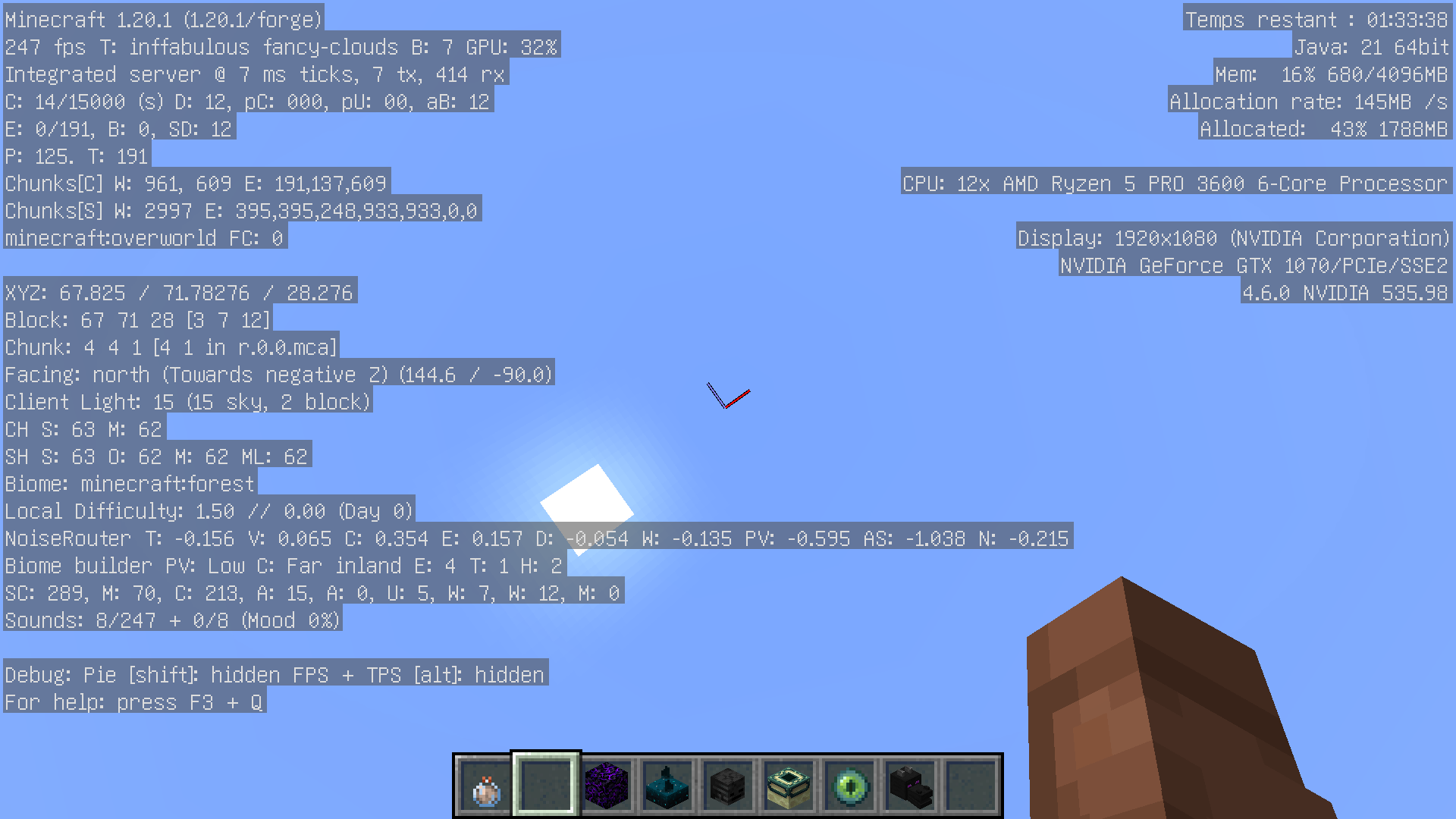Click the currently selected empty hotbar slot

click(547, 786)
